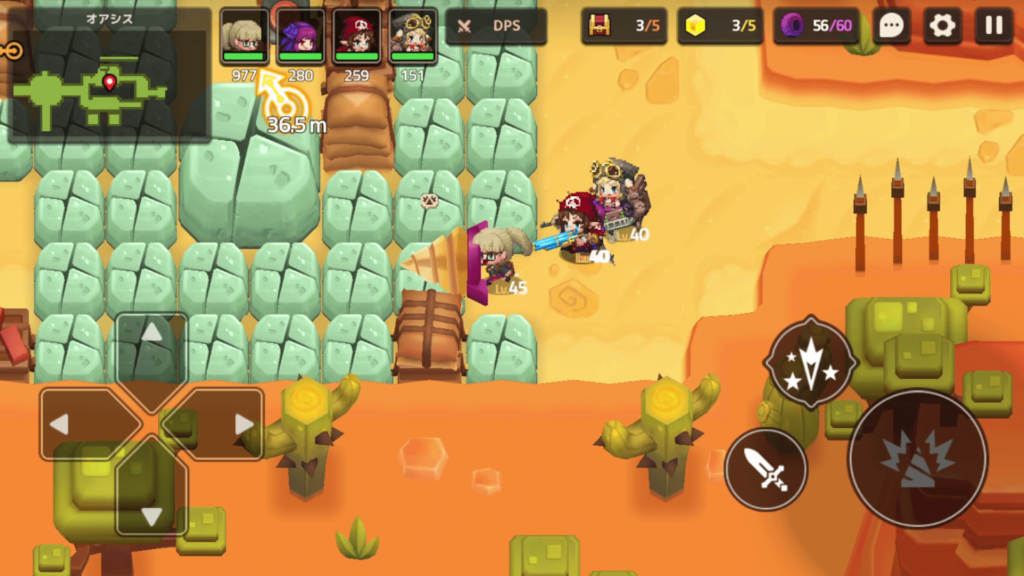This screenshot has width=1024, height=576.
Task: Tap the D-pad left arrow
Action: click(x=77, y=424)
